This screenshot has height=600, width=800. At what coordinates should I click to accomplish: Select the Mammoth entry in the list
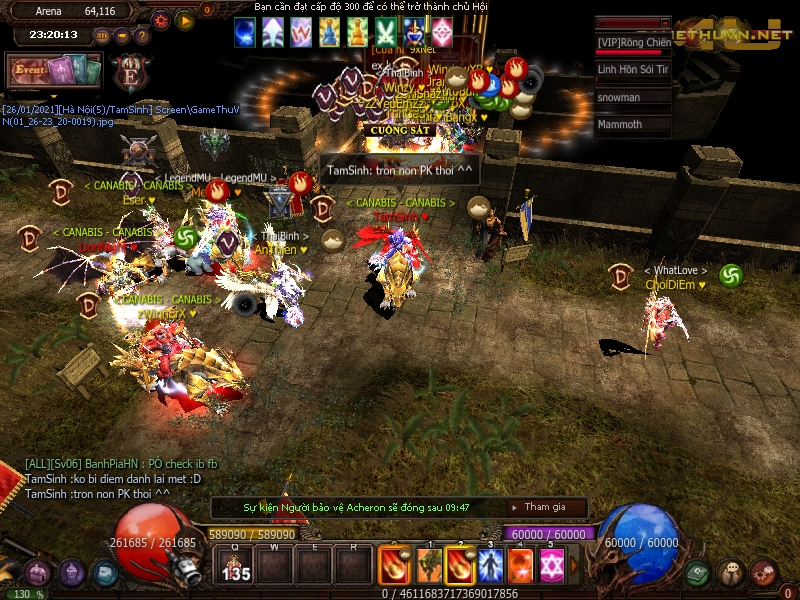[633, 125]
